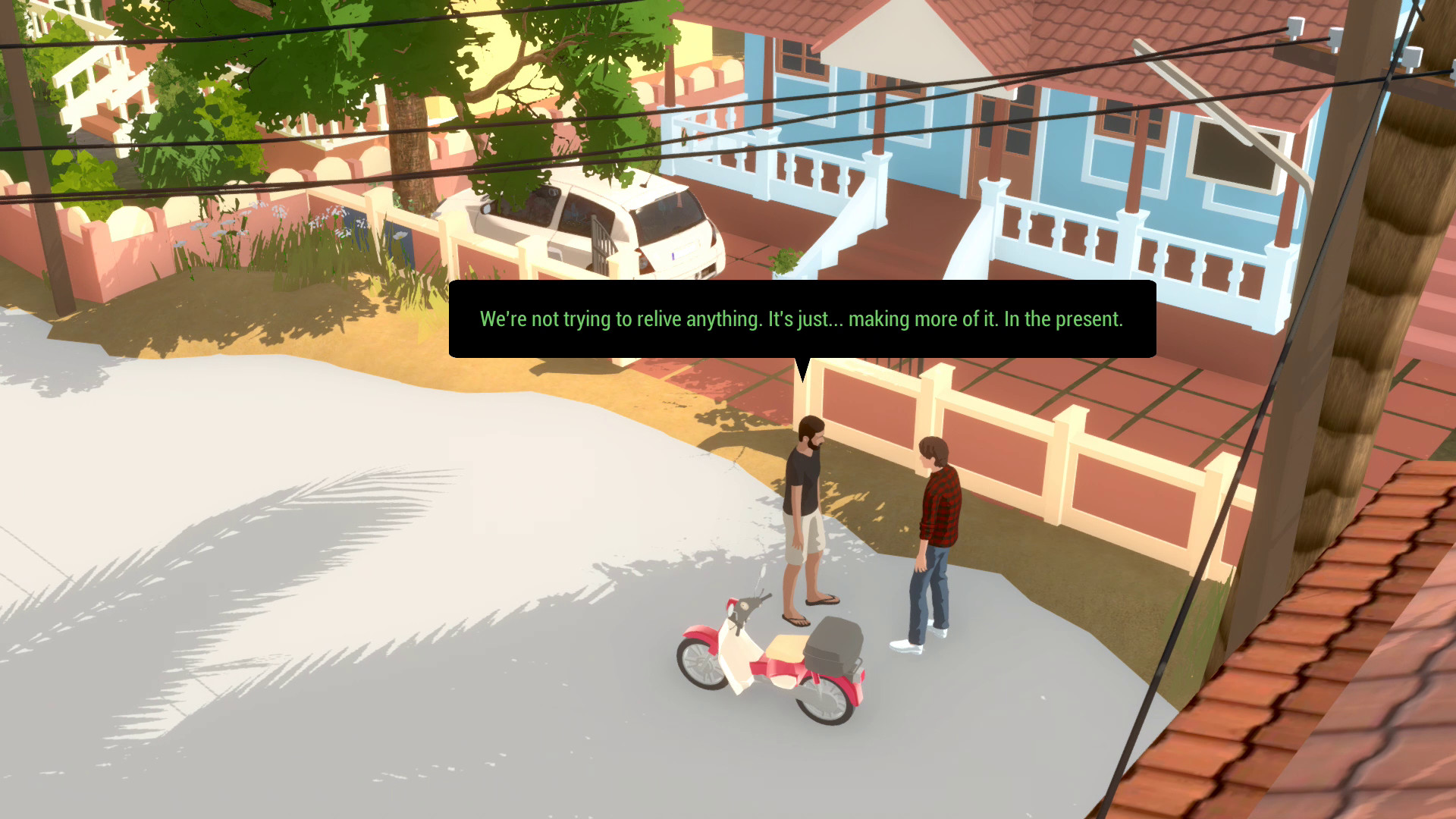Click the dialogue text box to advance conversation
Viewport: 1456px width, 819px height.
pyautogui.click(x=802, y=319)
